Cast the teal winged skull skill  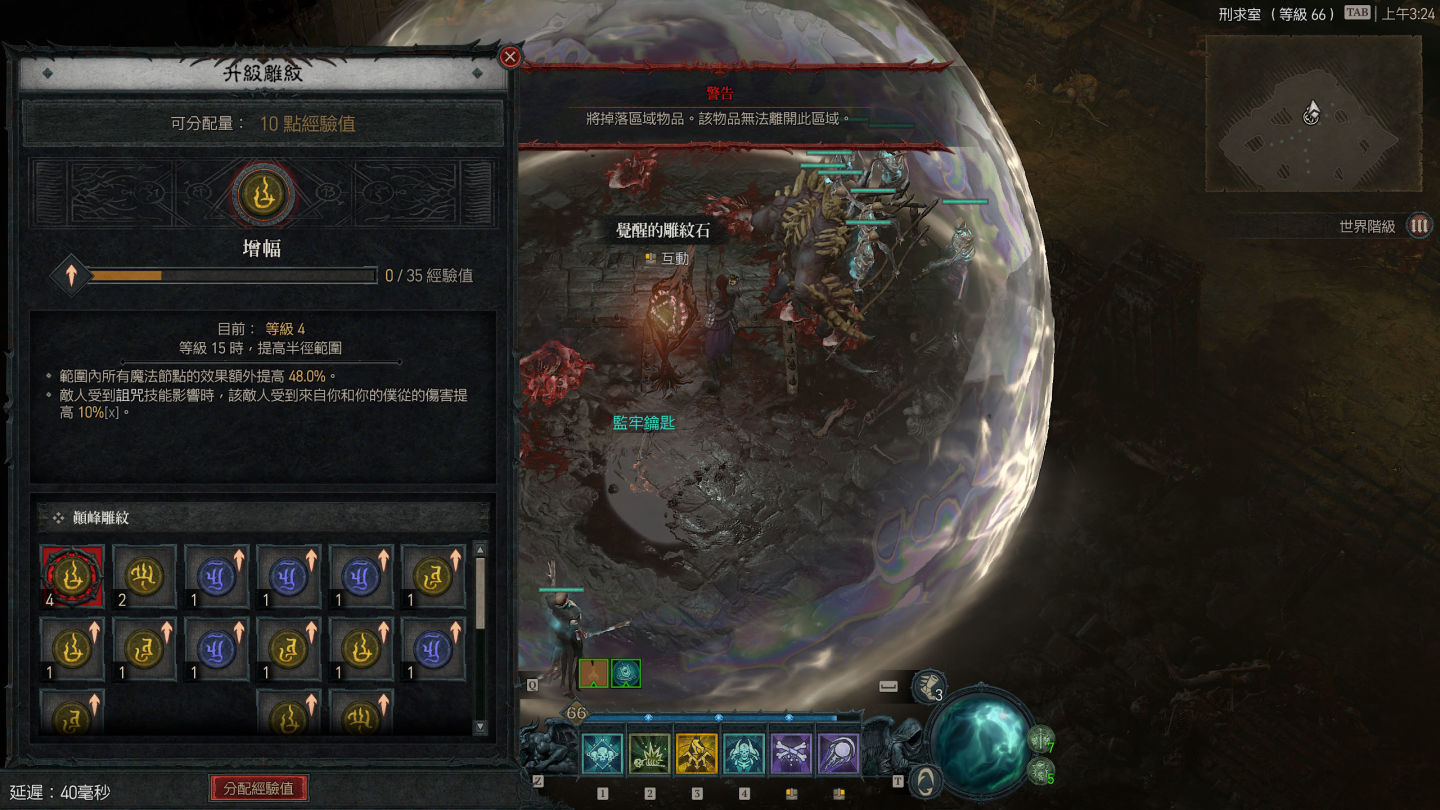tap(744, 754)
